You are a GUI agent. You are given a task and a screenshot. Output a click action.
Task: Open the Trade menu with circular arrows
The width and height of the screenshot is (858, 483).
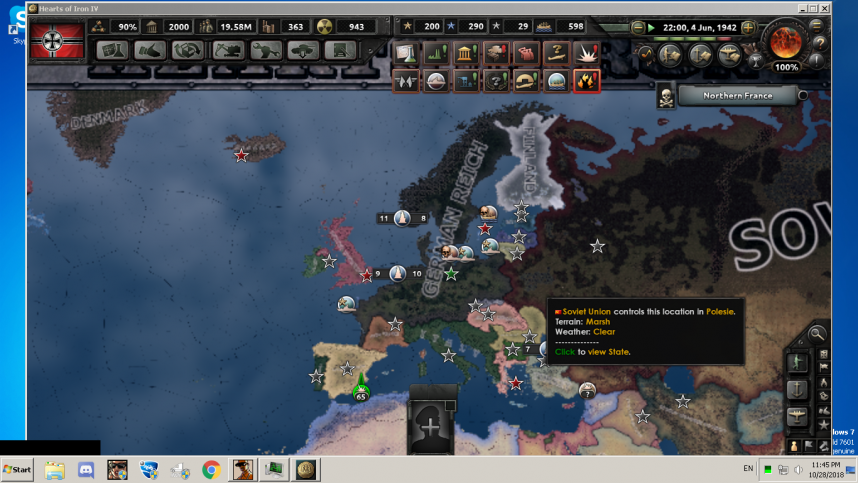point(187,51)
